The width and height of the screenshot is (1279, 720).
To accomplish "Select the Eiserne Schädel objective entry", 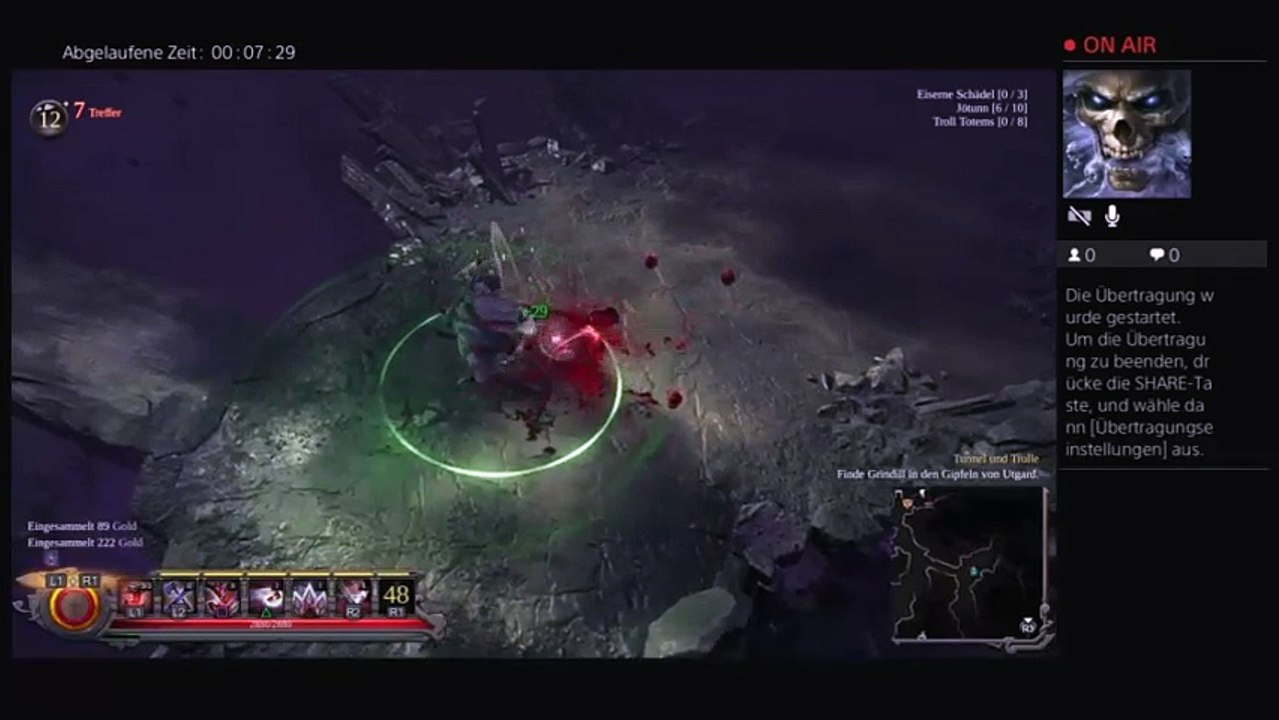I will pyautogui.click(x=972, y=94).
